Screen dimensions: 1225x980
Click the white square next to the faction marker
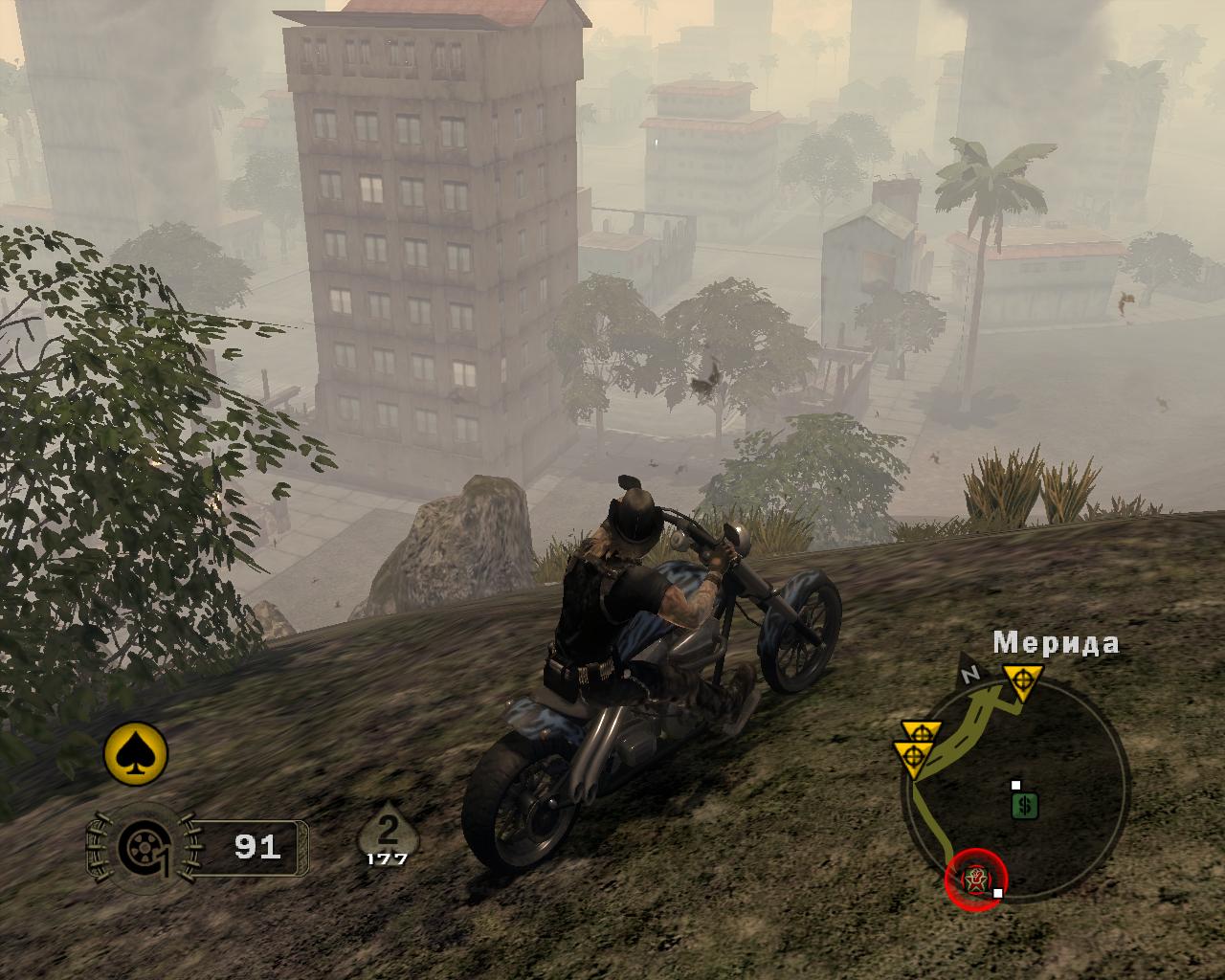pyautogui.click(x=998, y=892)
